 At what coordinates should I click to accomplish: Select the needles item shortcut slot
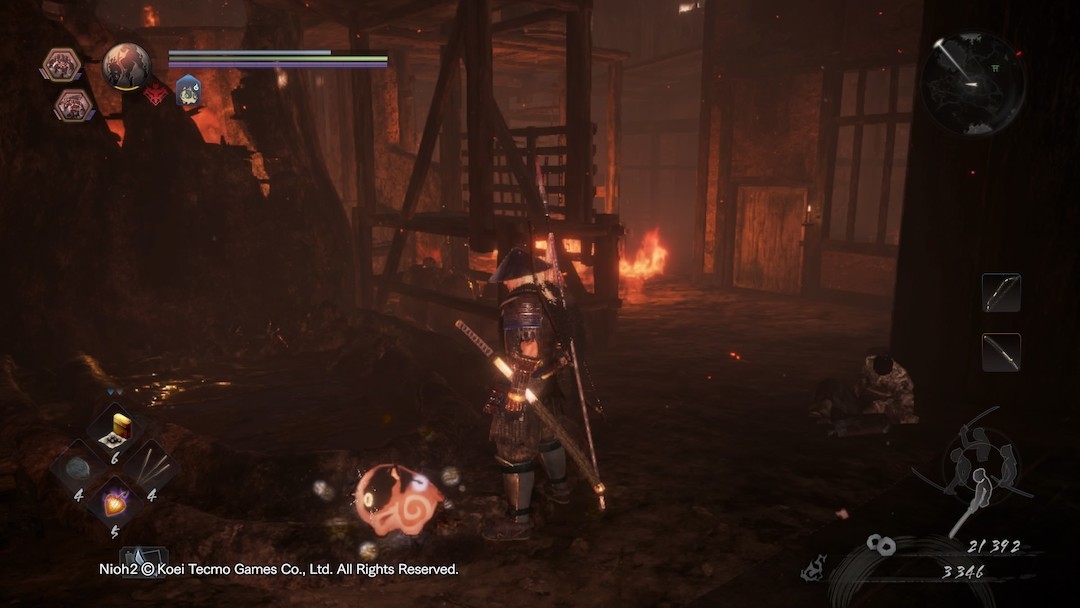[151, 468]
